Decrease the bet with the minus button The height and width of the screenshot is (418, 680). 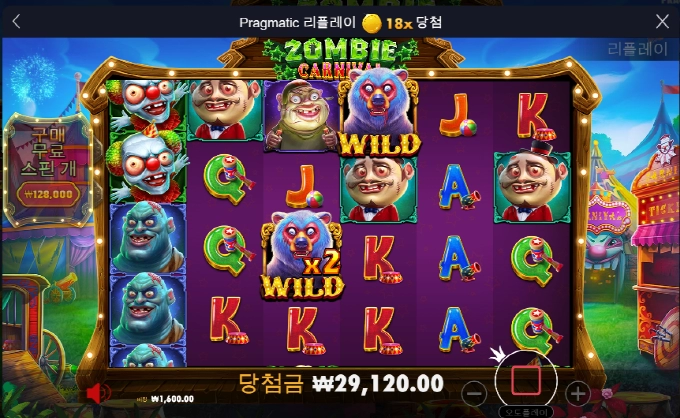[476, 391]
